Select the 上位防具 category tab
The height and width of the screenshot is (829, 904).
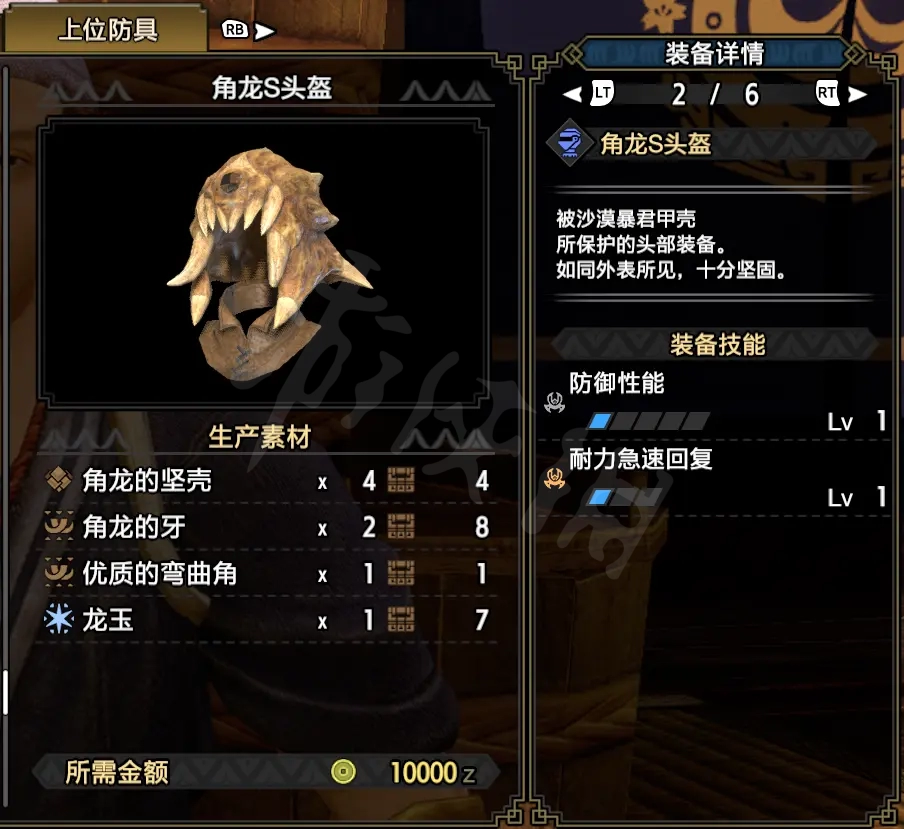[108, 30]
